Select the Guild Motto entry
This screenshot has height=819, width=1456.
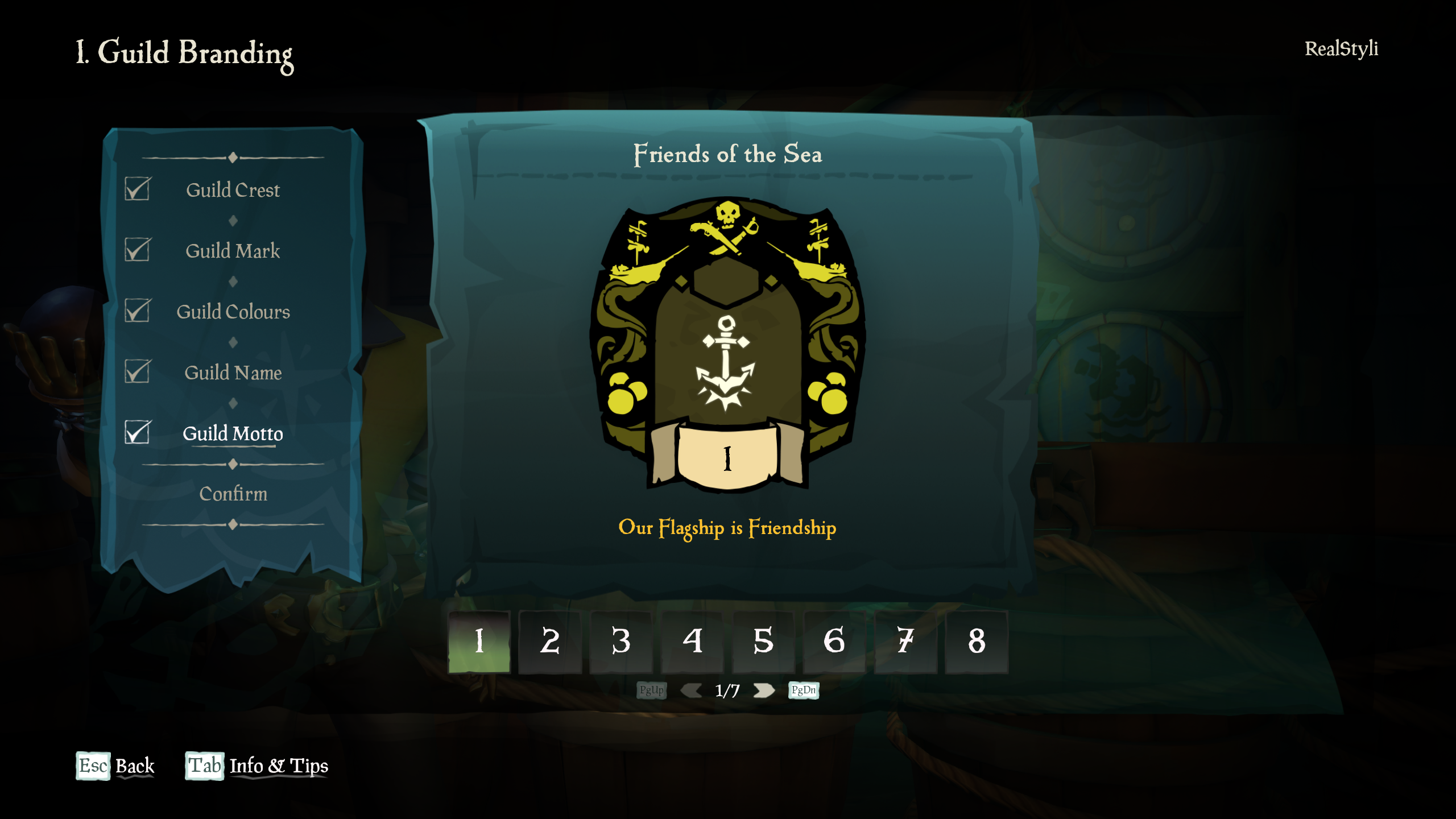pyautogui.click(x=233, y=433)
